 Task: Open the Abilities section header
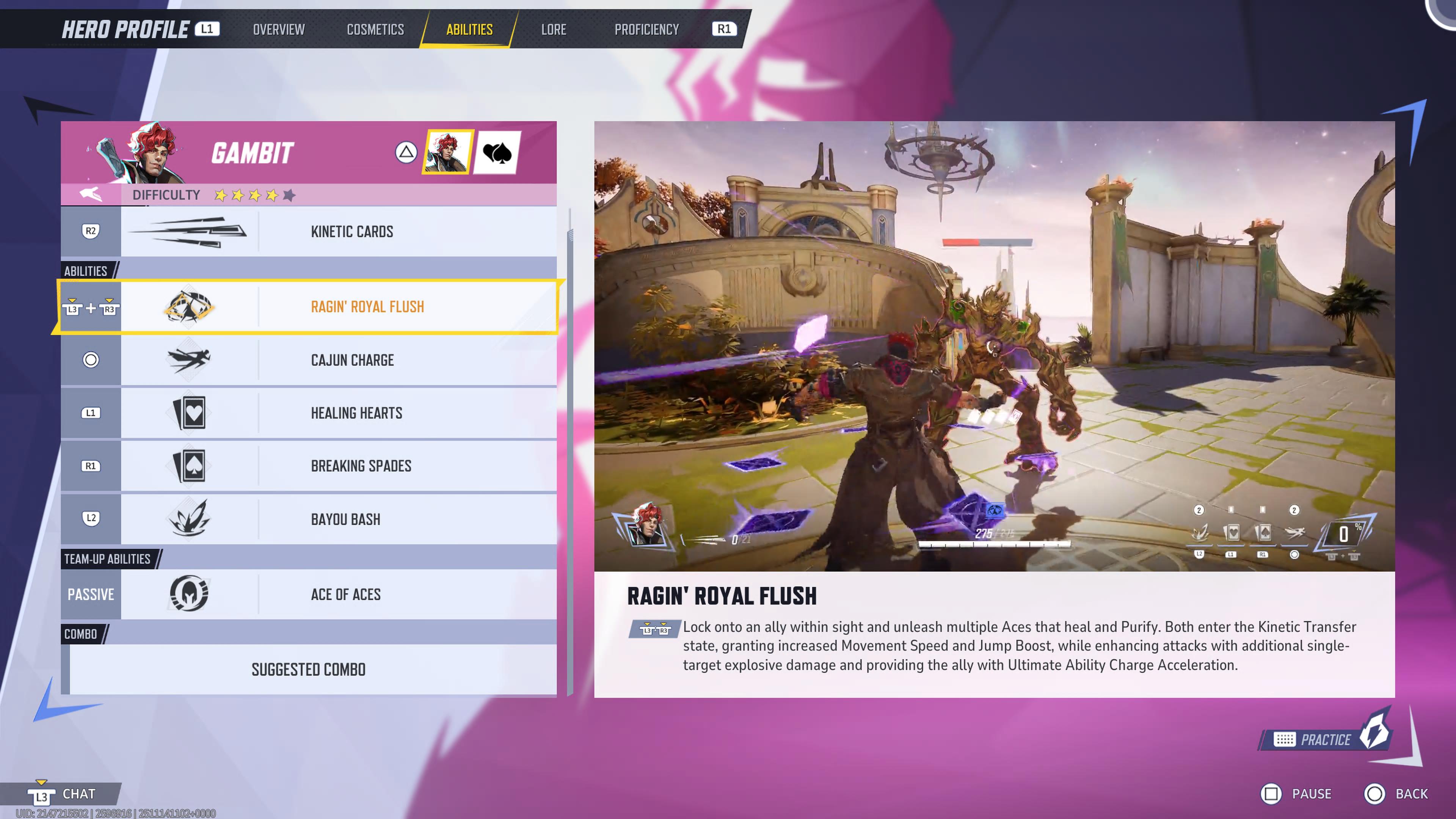click(x=85, y=270)
